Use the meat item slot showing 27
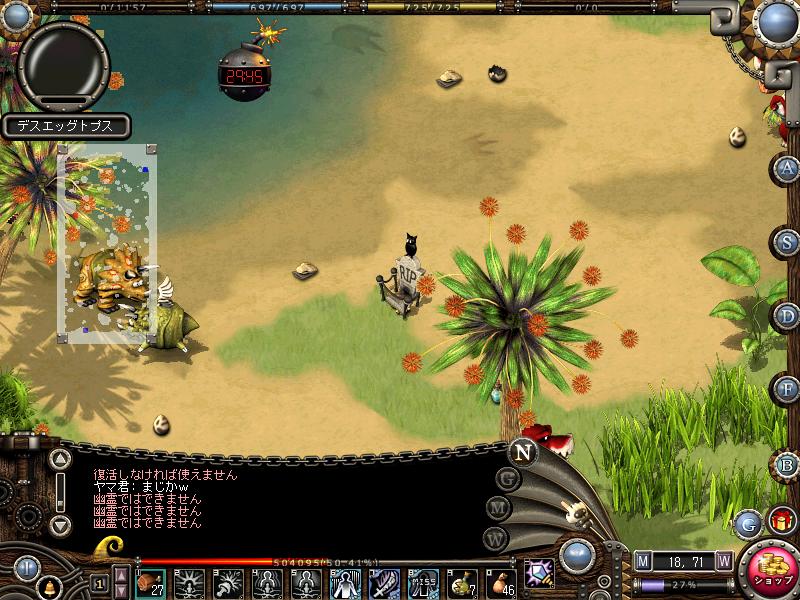Viewport: 800px width, 600px height. click(x=152, y=582)
